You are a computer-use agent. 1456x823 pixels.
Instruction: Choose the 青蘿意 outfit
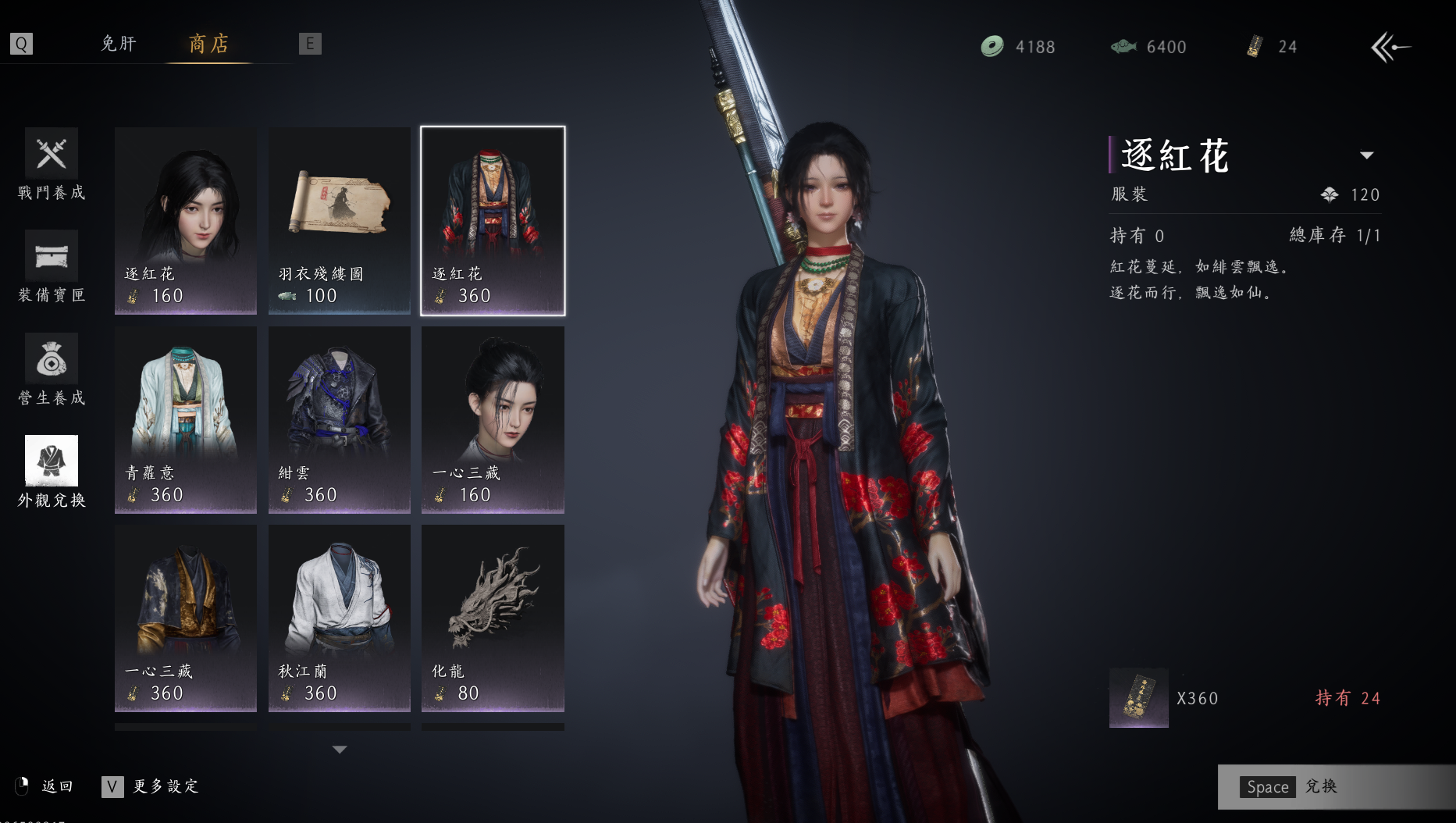click(186, 420)
